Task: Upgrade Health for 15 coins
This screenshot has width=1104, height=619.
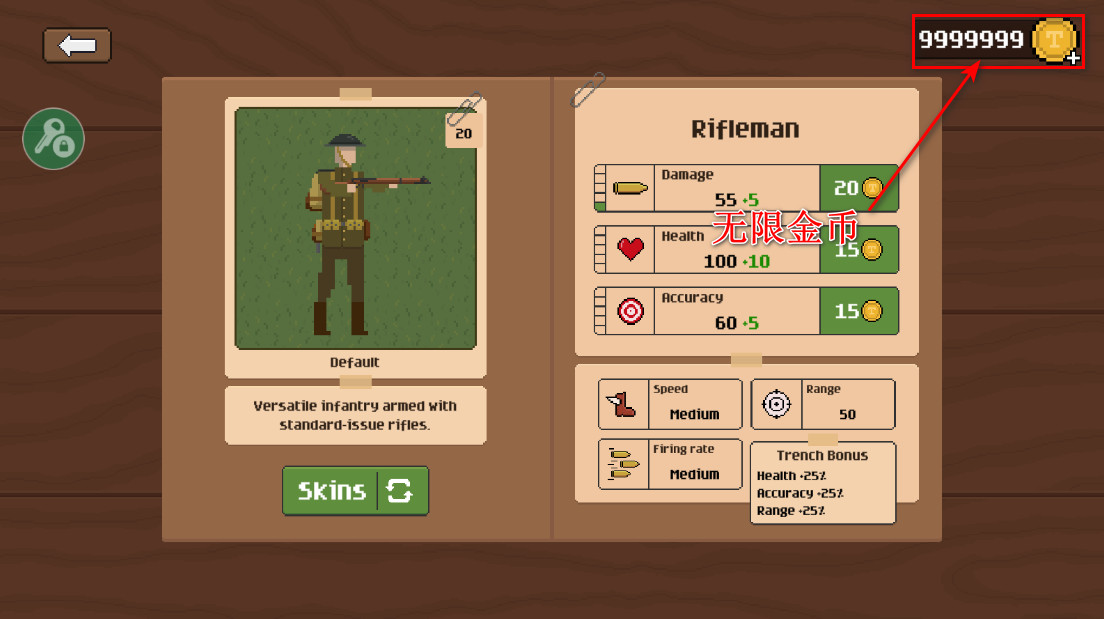Action: click(x=858, y=250)
